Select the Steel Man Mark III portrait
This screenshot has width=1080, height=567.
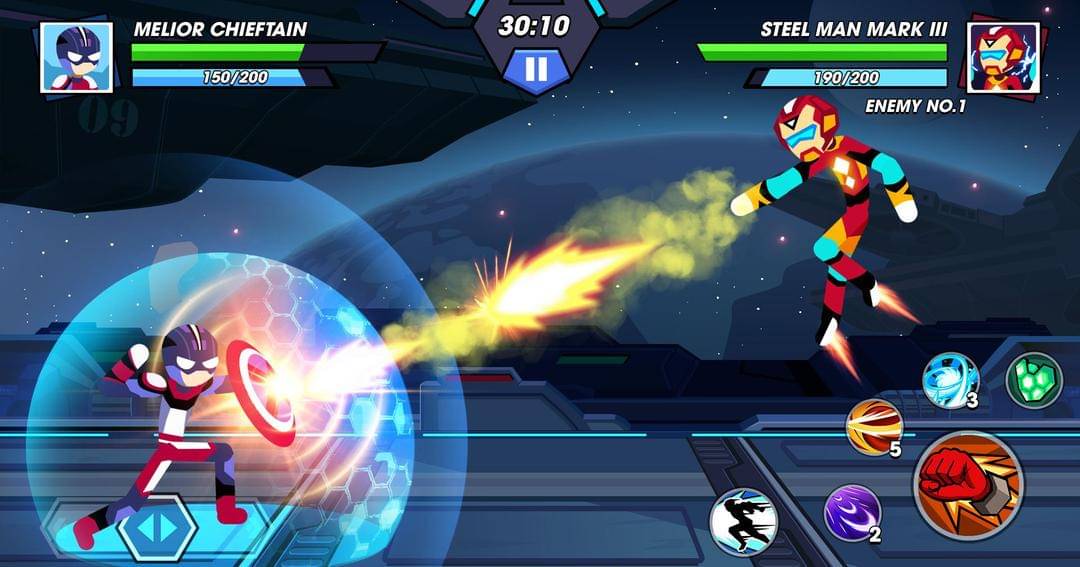coord(1003,57)
